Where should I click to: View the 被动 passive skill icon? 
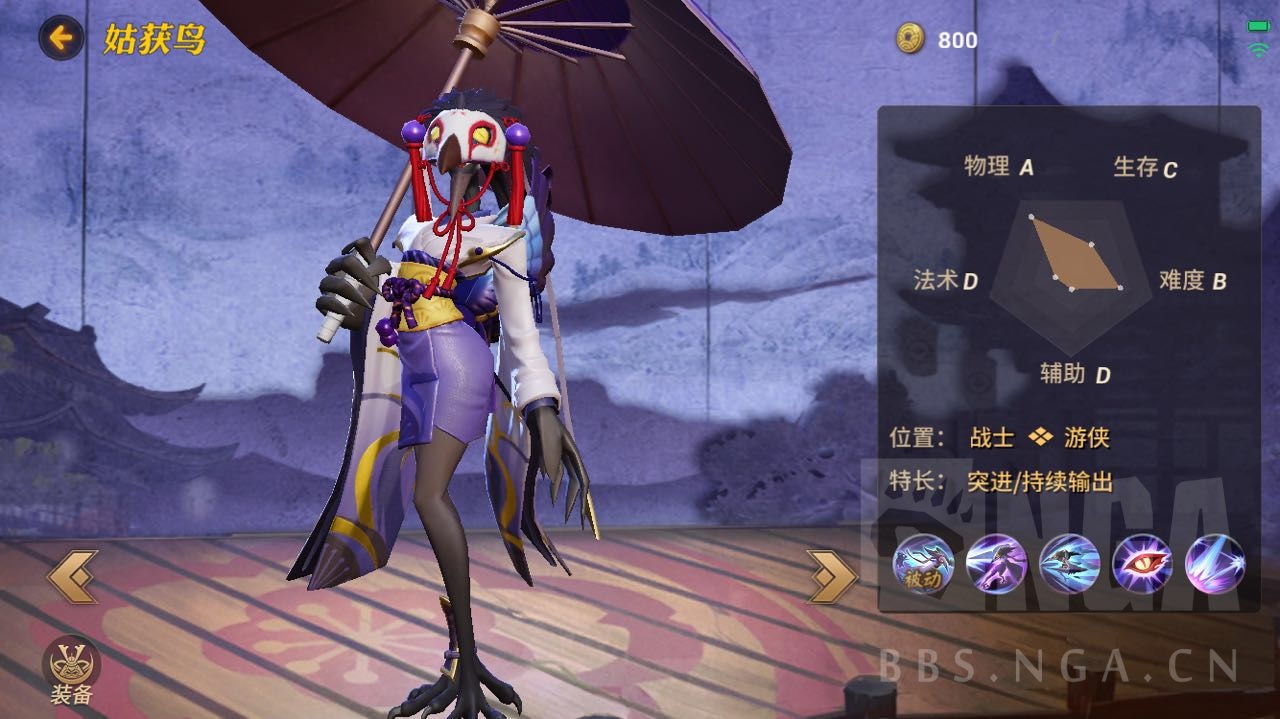pos(923,563)
